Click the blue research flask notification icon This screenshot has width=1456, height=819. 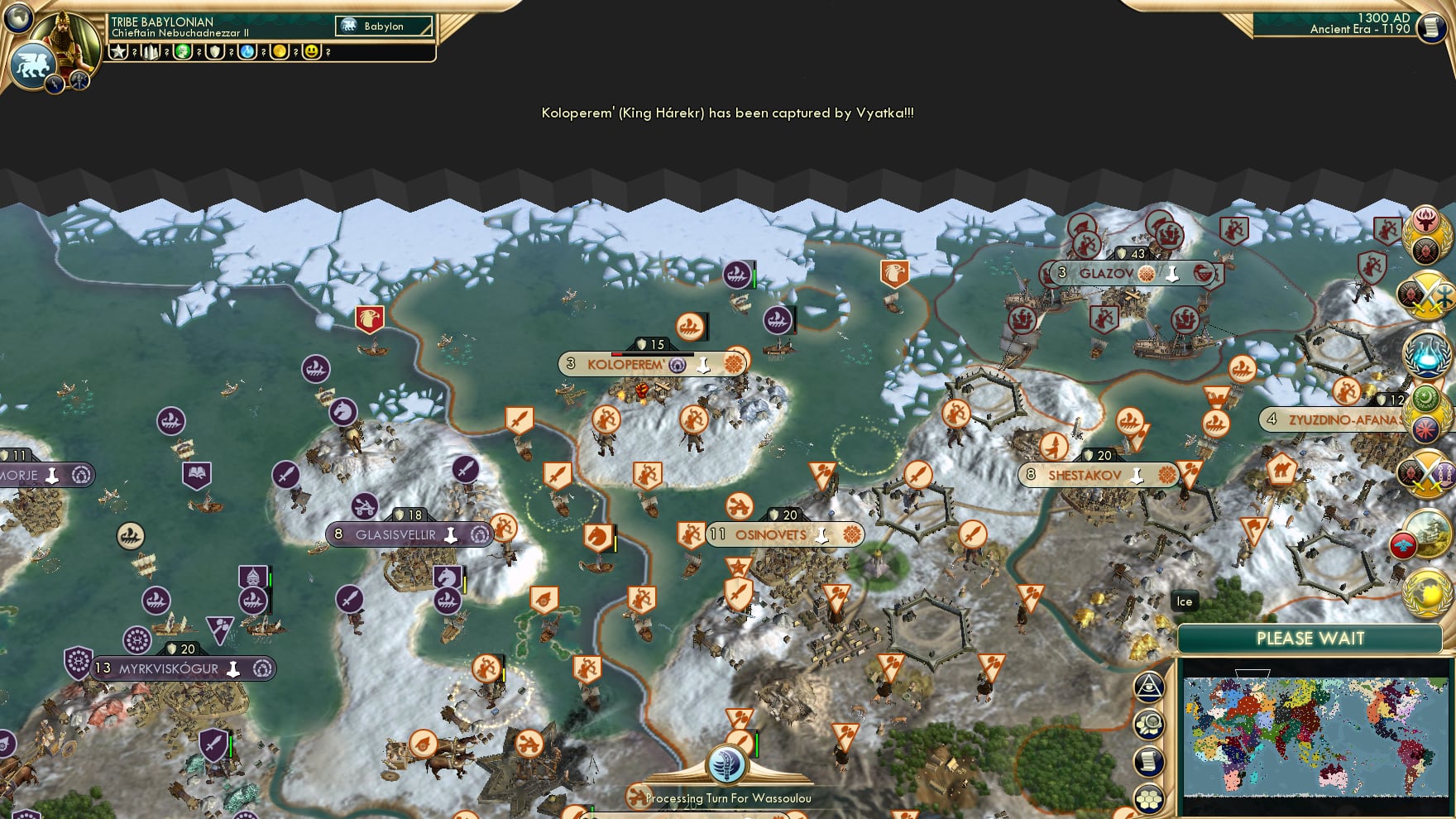coord(1428,354)
